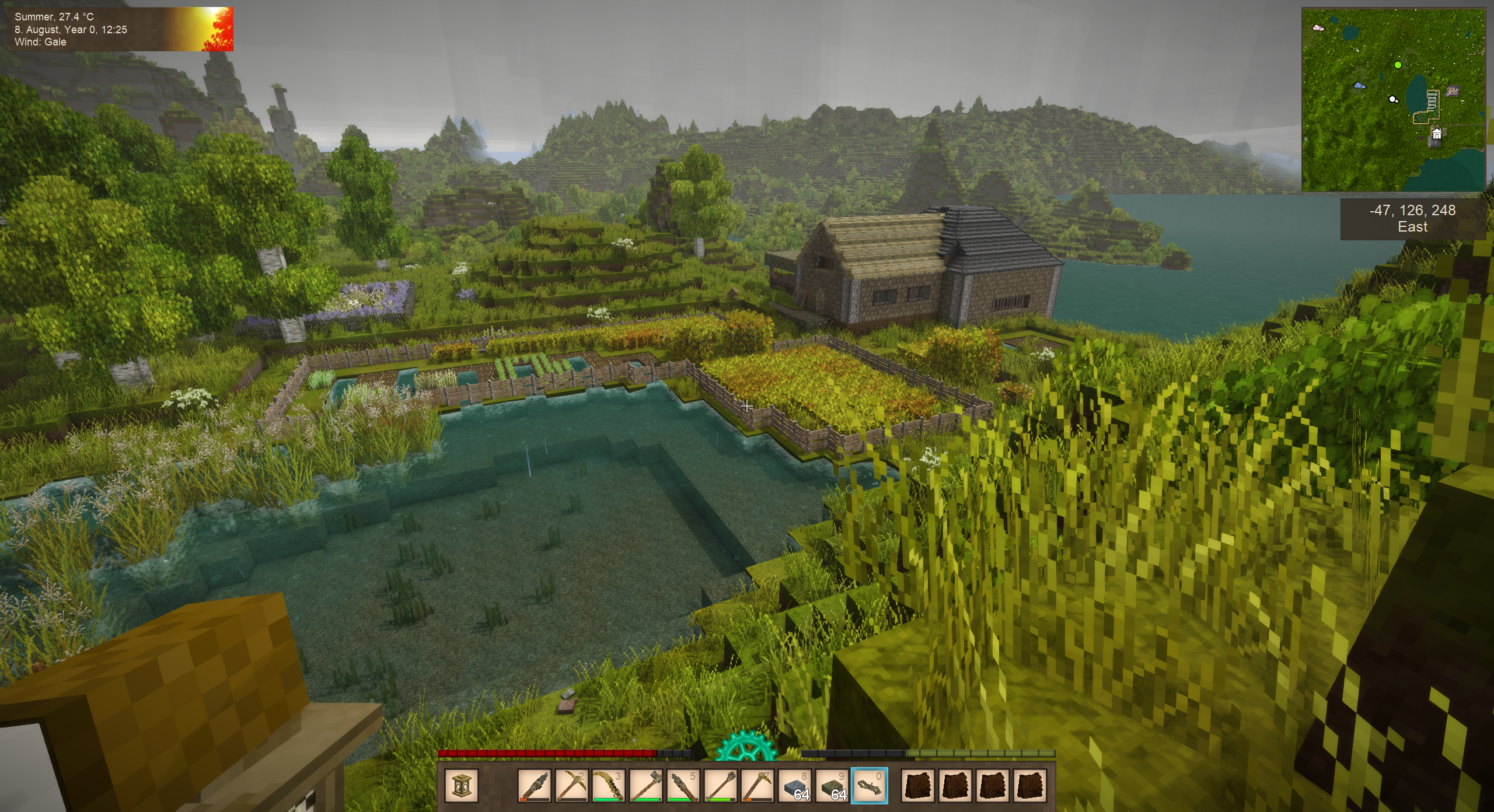
Task: Click the minimap's white house waypoint
Action: pyautogui.click(x=1437, y=135)
